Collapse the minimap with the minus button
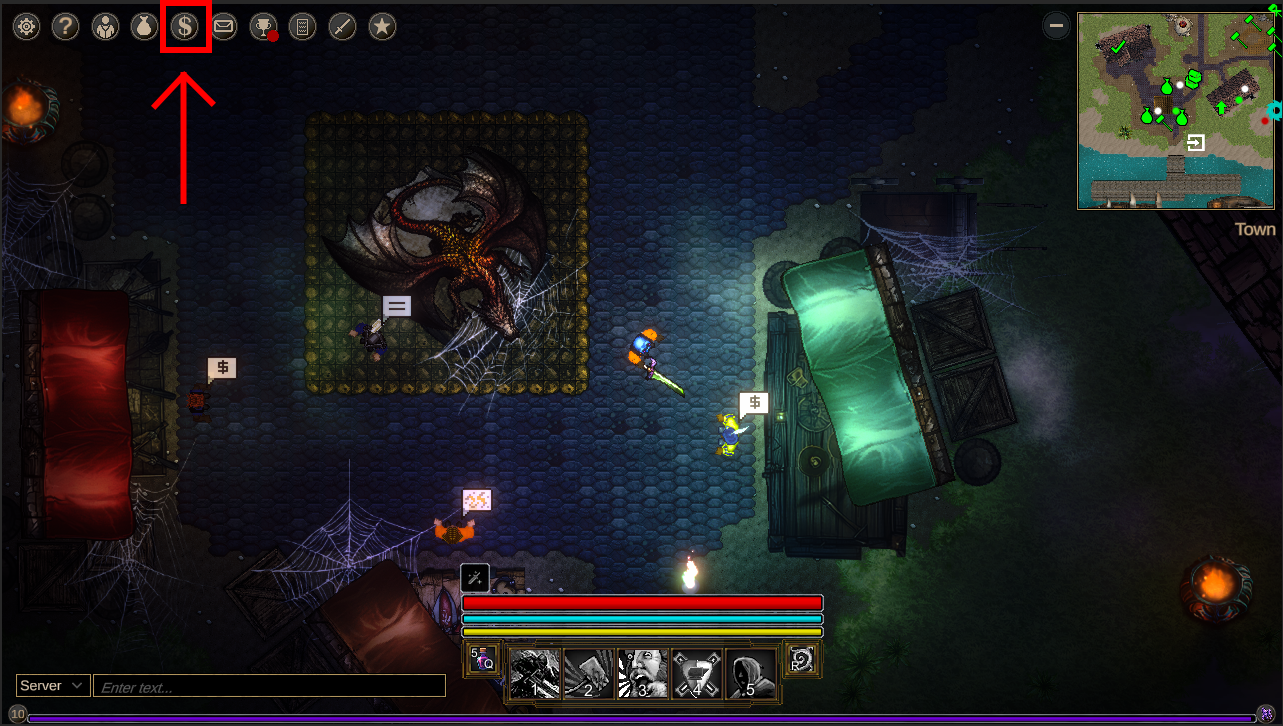 click(1056, 26)
